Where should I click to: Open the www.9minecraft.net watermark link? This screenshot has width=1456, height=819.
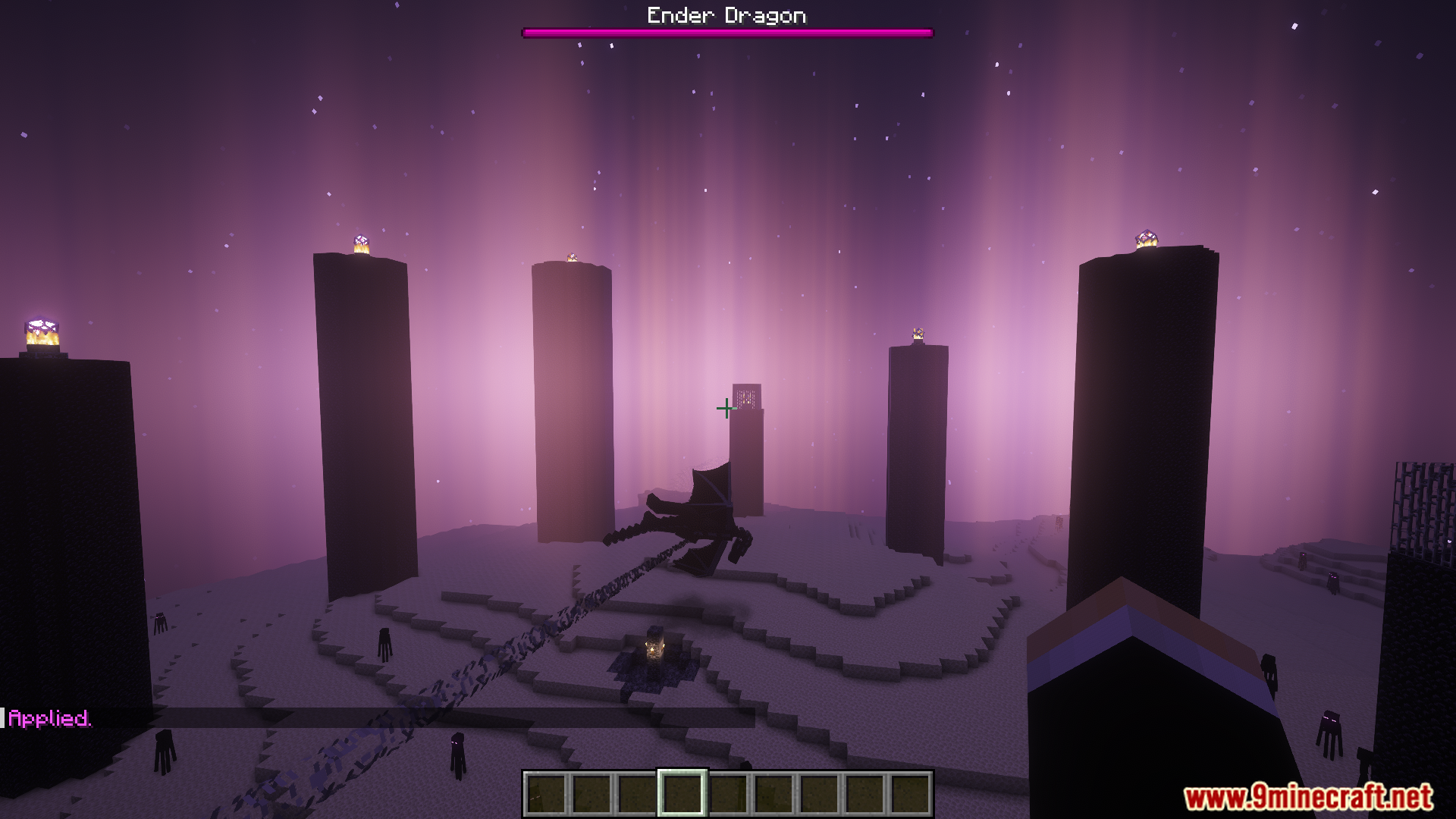coord(1308,798)
